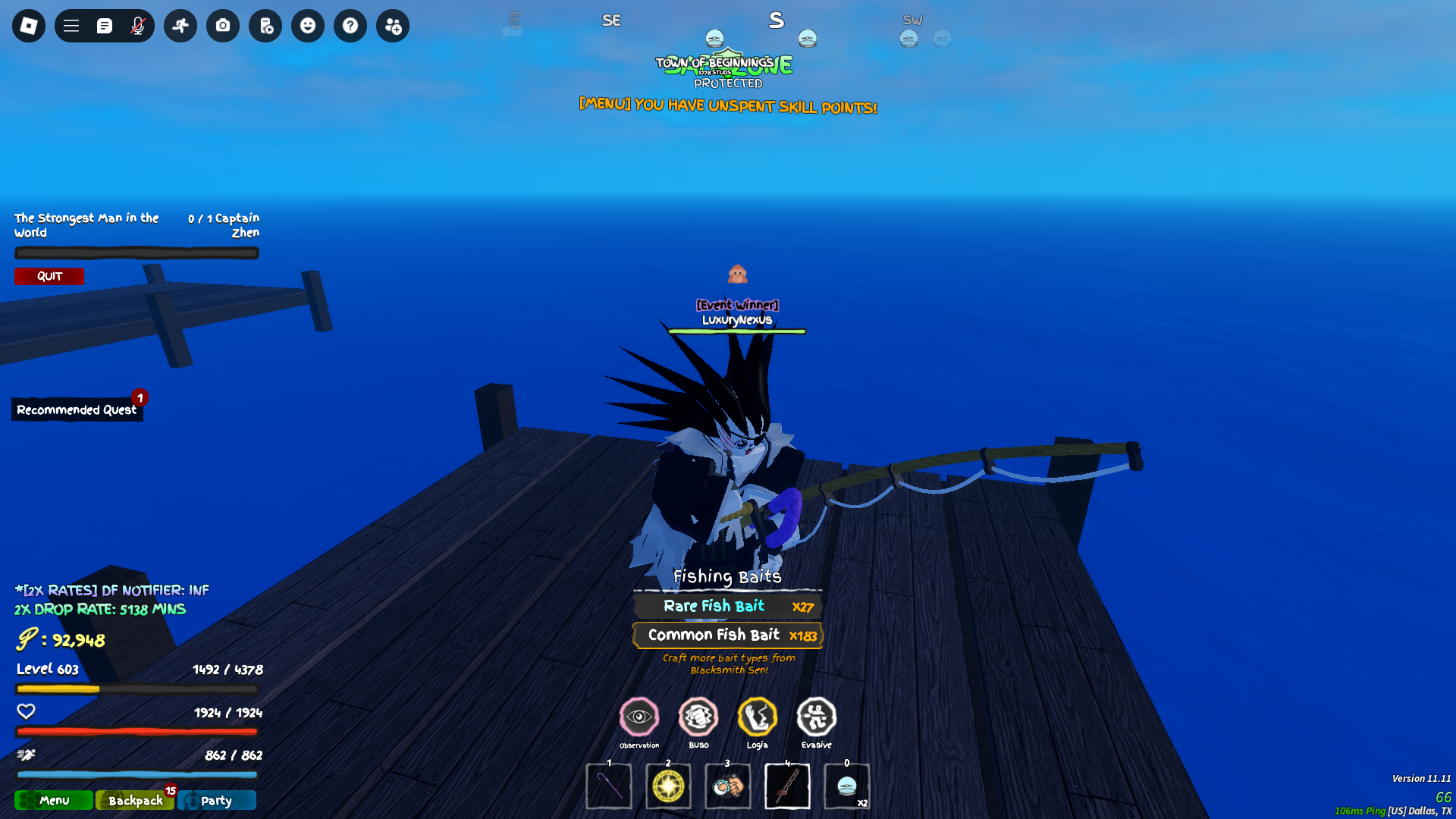Toggle the Evasive ability icon
Screen dimensions: 1456x819
tap(817, 717)
